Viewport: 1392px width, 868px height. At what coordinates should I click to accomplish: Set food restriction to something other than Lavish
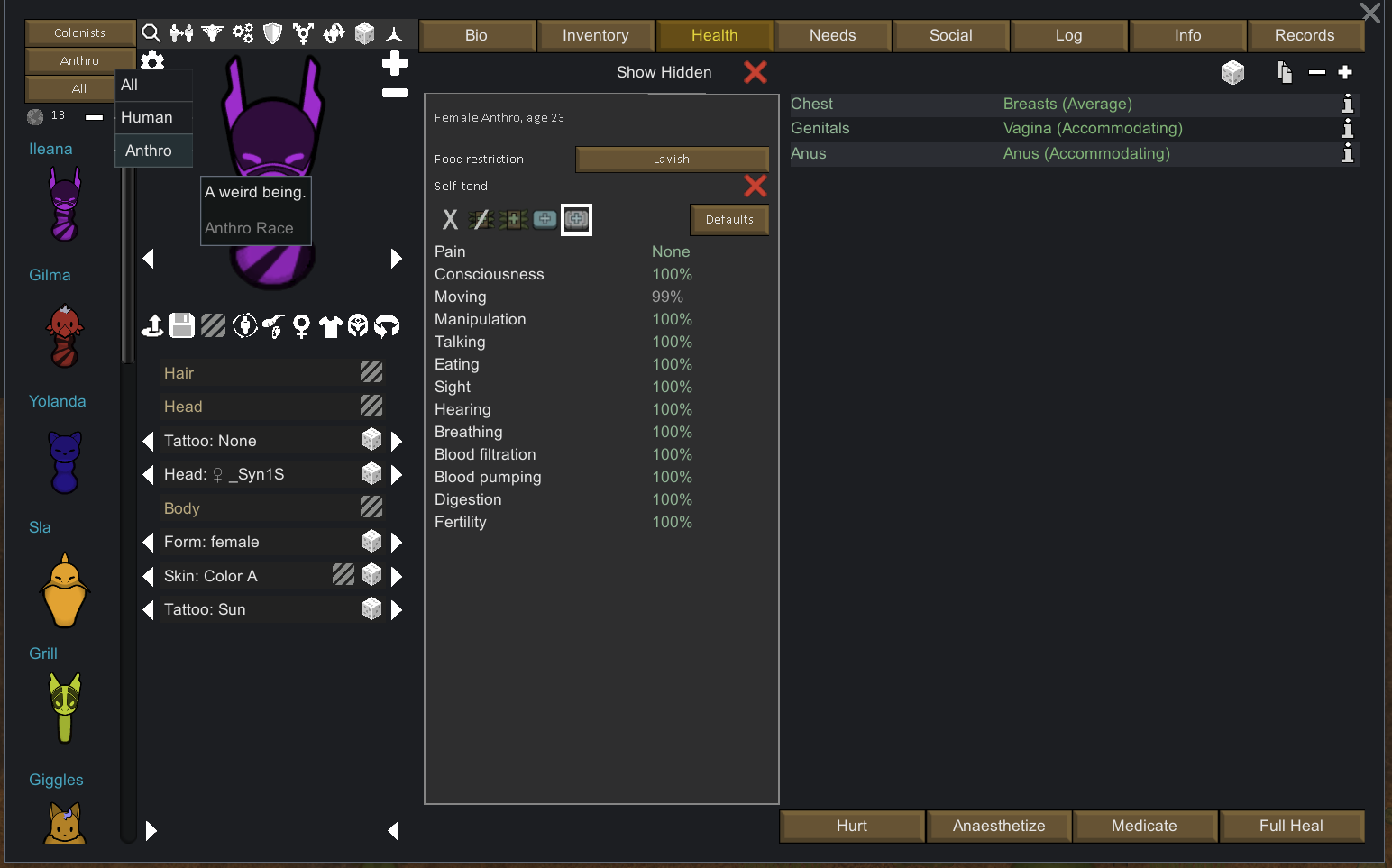[x=672, y=159]
